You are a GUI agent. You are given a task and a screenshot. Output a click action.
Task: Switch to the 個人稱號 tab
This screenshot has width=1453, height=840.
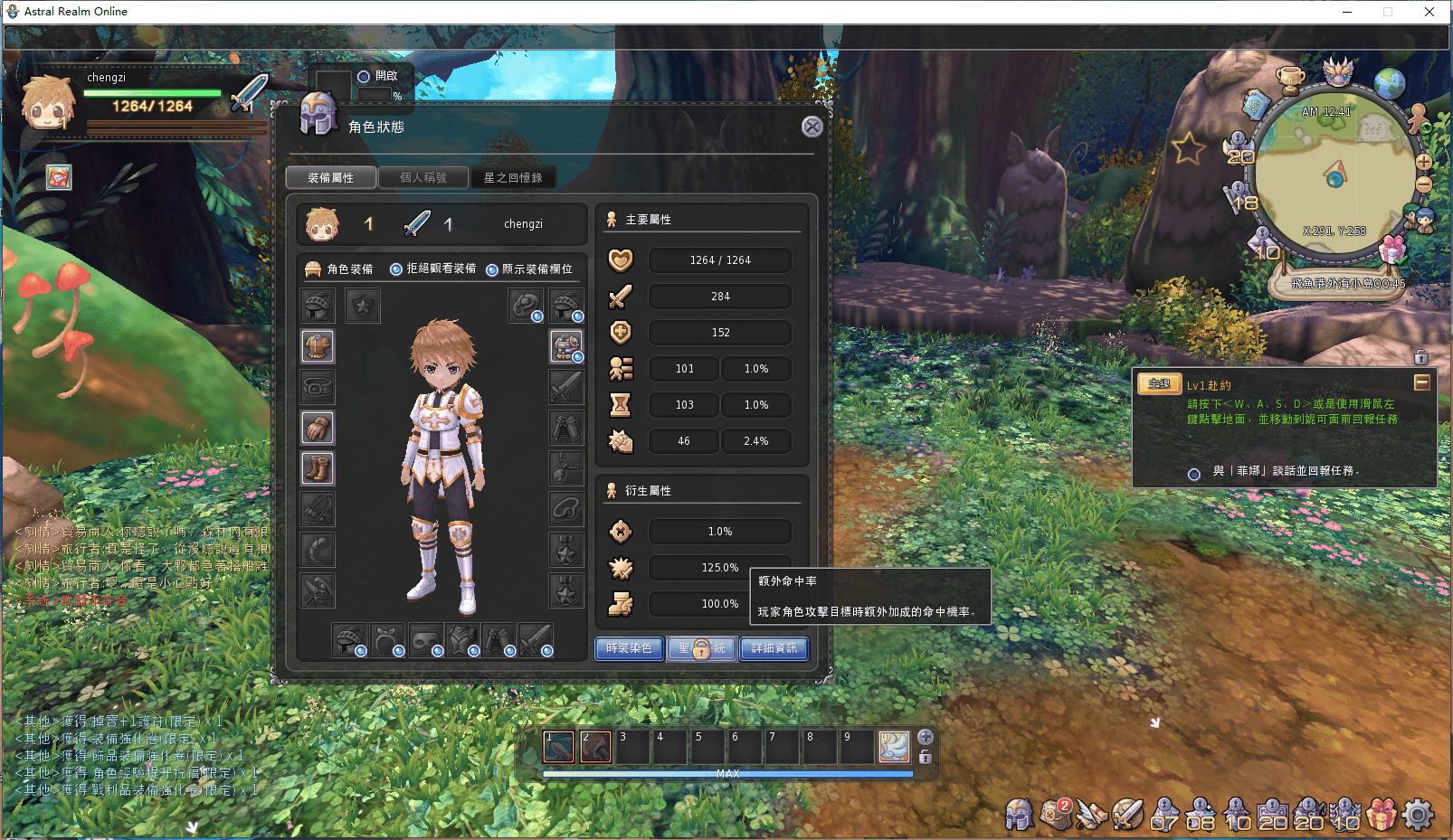[x=423, y=178]
